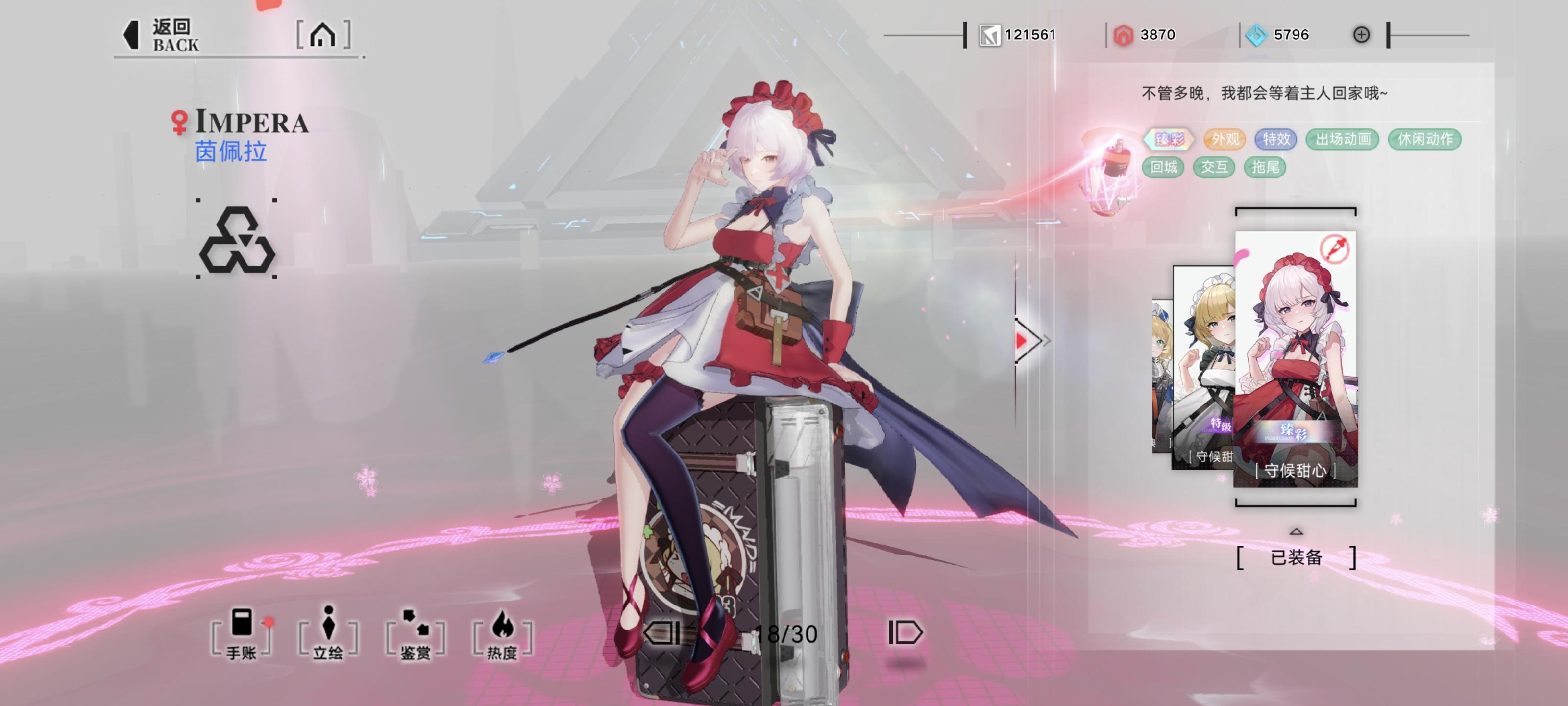Toggle the 拖尾 trail filter
The height and width of the screenshot is (706, 1568).
pyautogui.click(x=1265, y=168)
